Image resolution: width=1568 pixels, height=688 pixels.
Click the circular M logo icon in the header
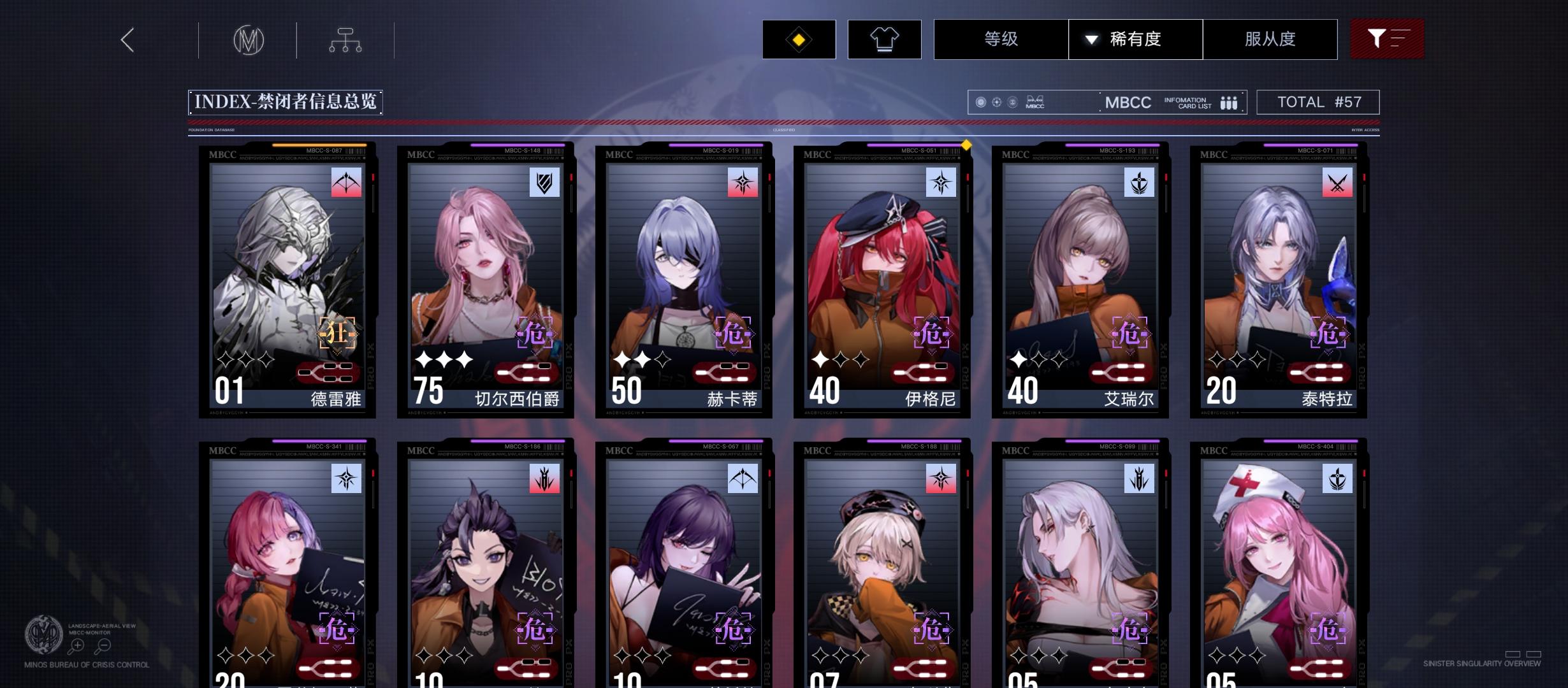click(248, 39)
